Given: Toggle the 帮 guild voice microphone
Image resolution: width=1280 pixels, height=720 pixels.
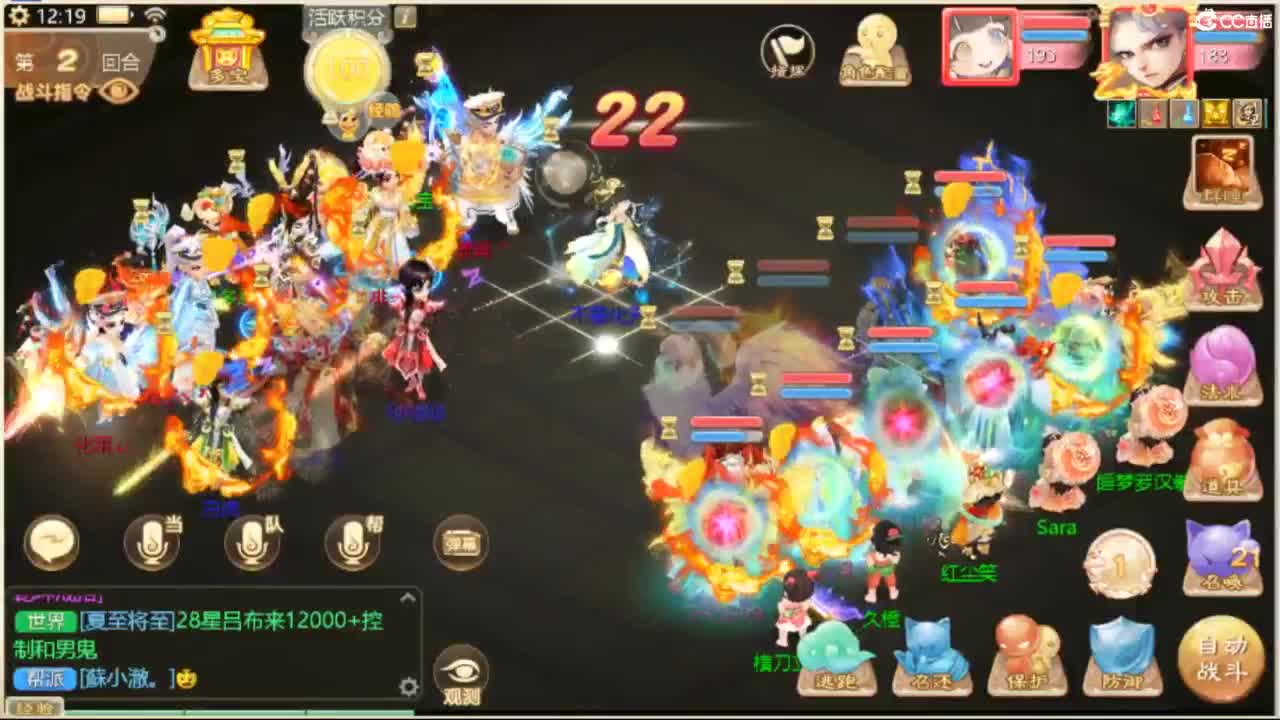Looking at the screenshot, I should 352,540.
